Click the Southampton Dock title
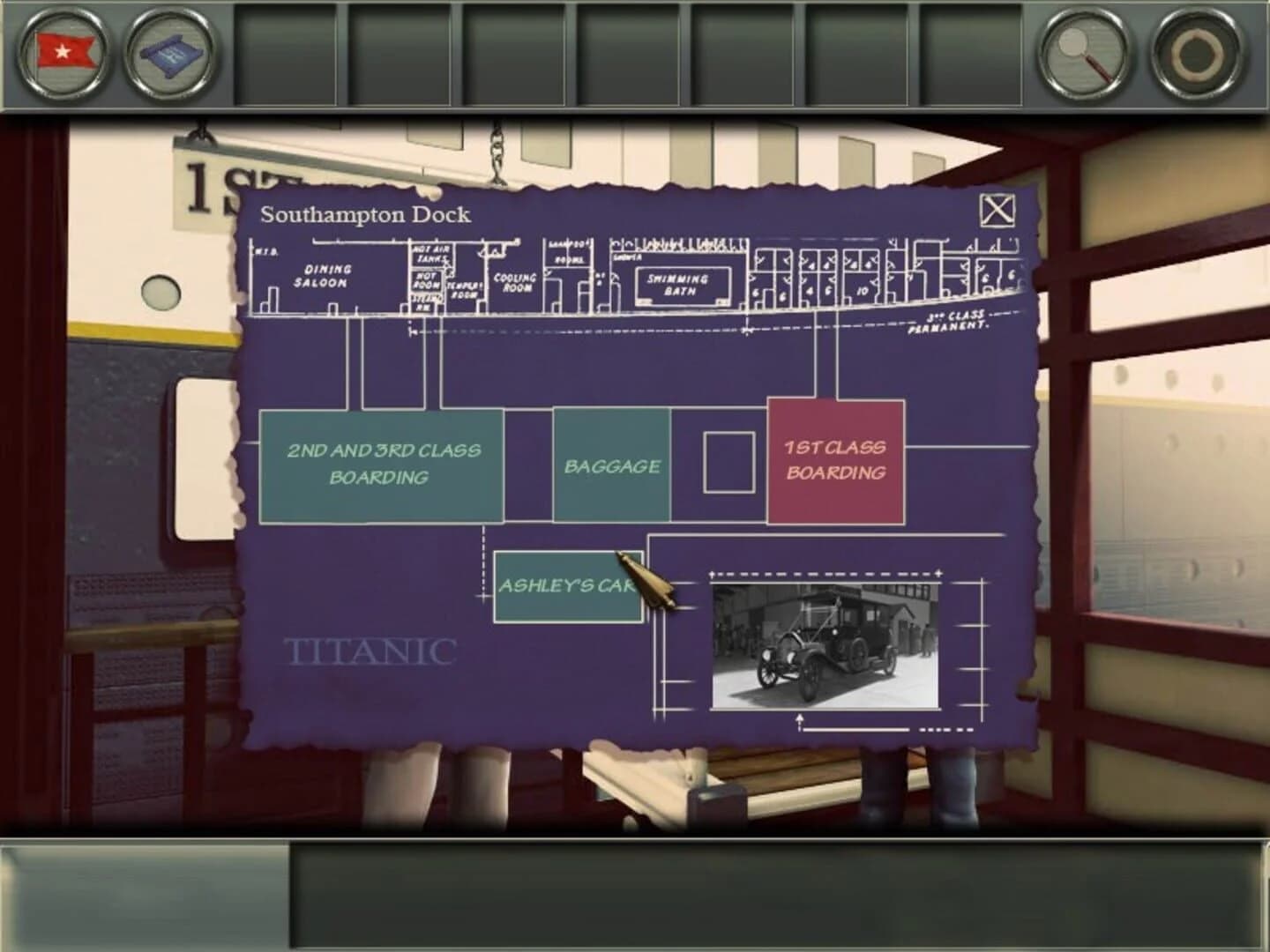Image resolution: width=1270 pixels, height=952 pixels. (x=365, y=213)
